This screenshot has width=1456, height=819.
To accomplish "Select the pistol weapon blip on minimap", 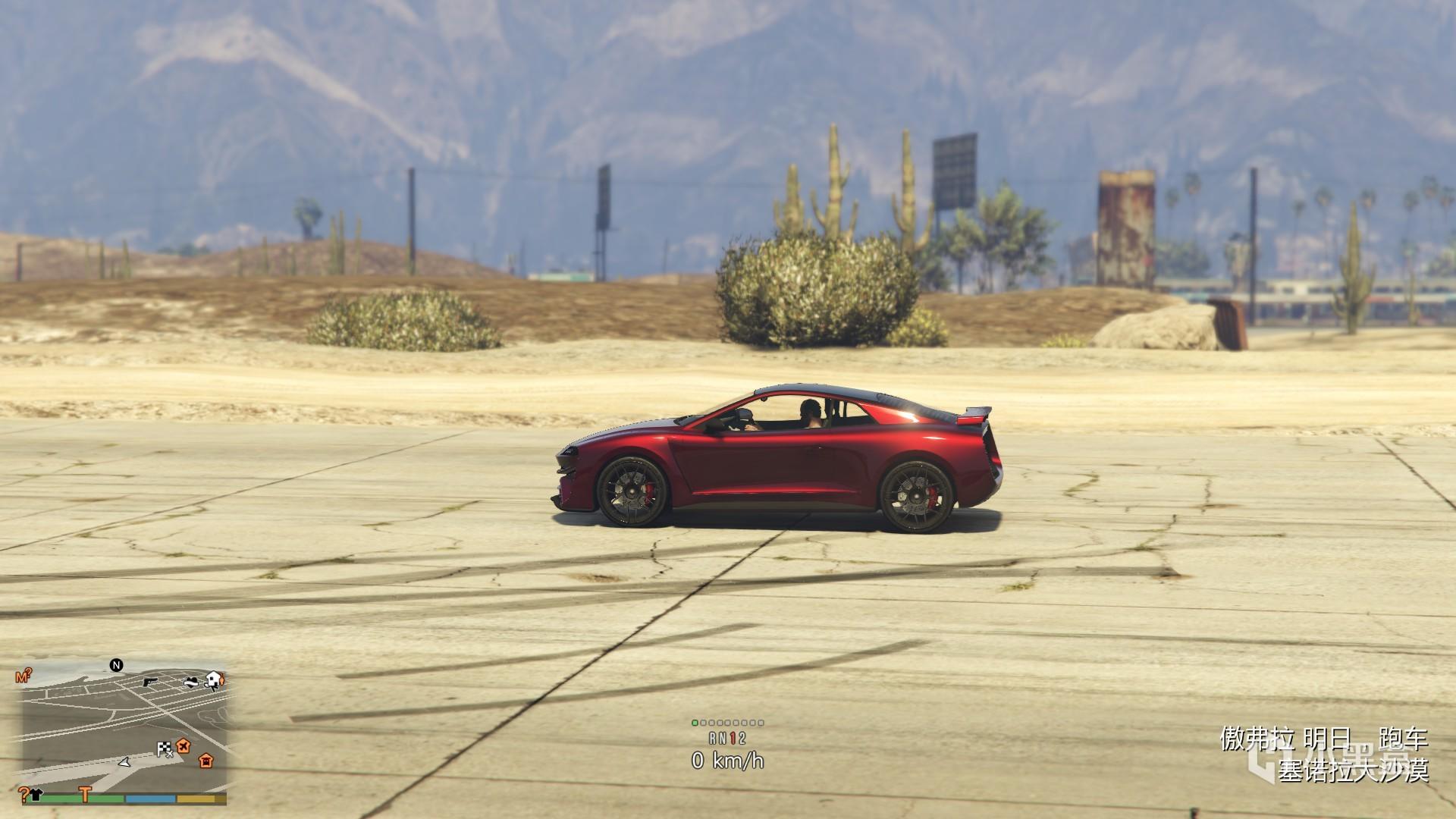I will (x=149, y=682).
